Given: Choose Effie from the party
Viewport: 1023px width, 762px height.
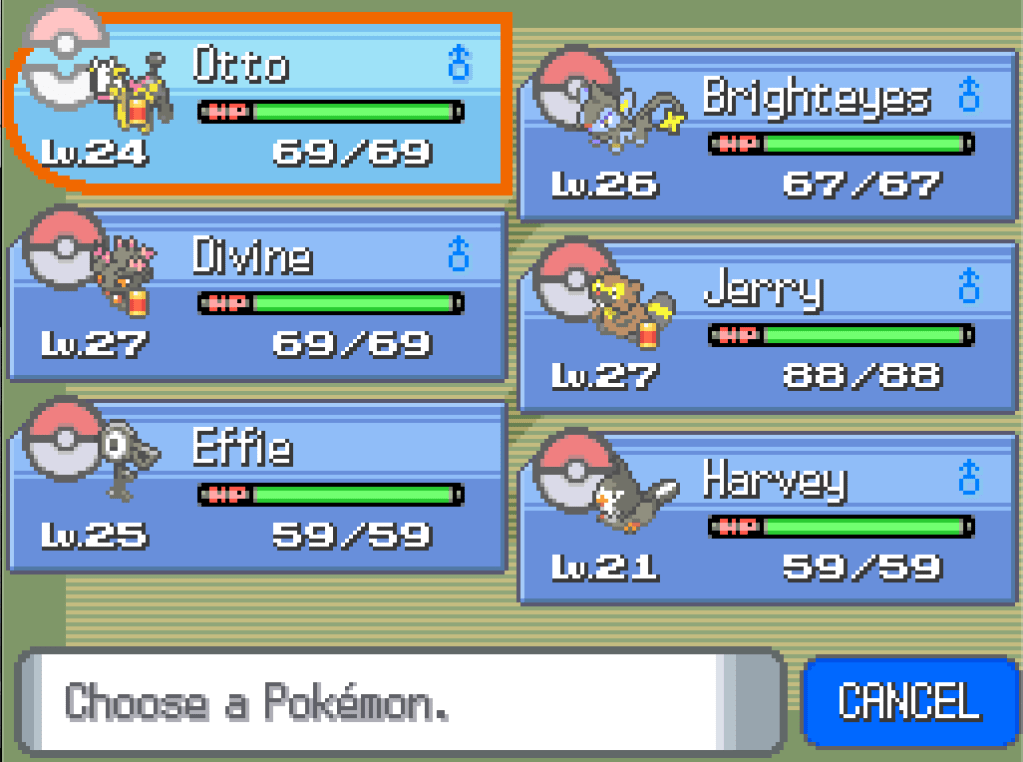Looking at the screenshot, I should (258, 488).
